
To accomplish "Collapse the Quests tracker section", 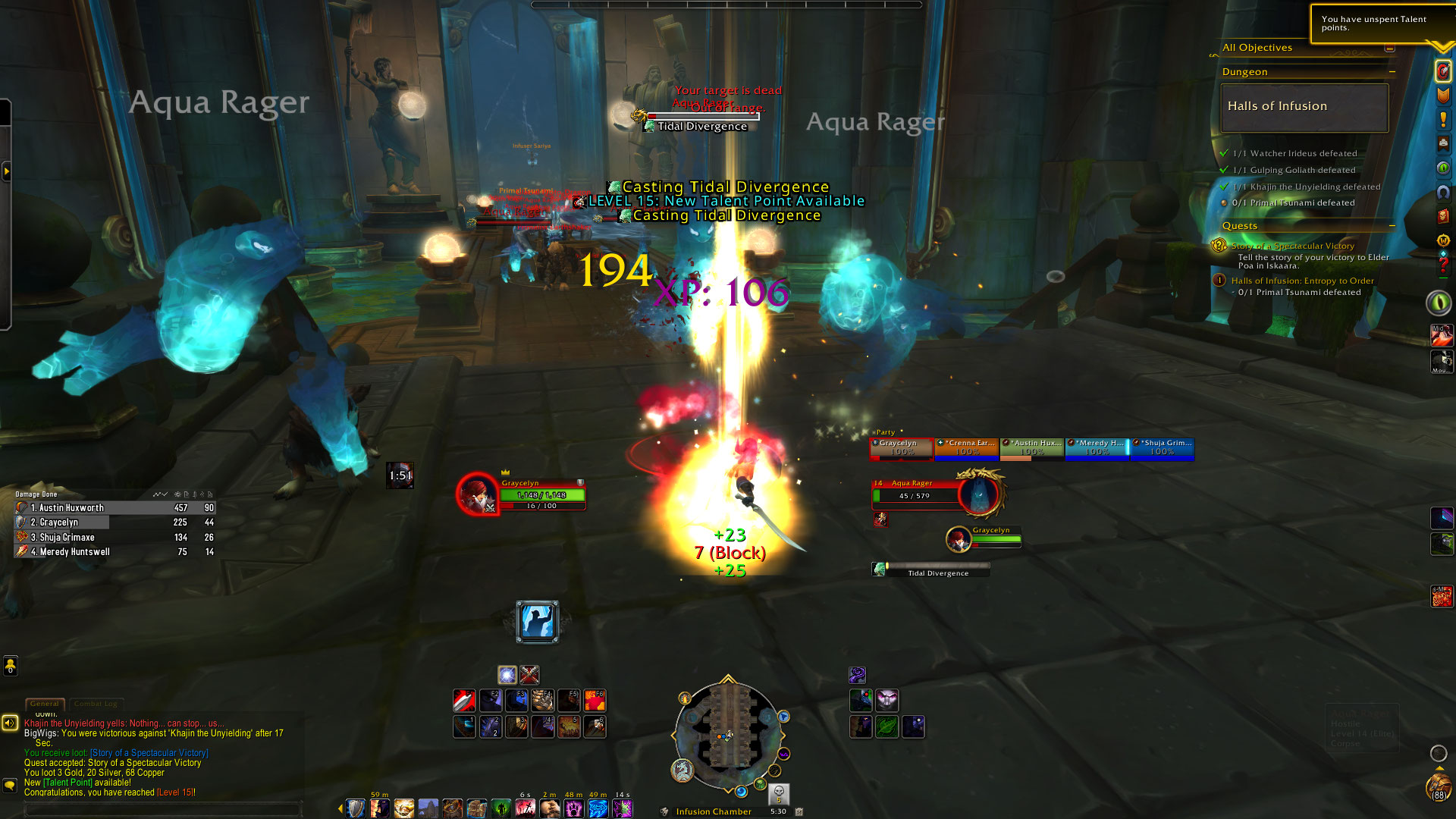I will pyautogui.click(x=1392, y=226).
